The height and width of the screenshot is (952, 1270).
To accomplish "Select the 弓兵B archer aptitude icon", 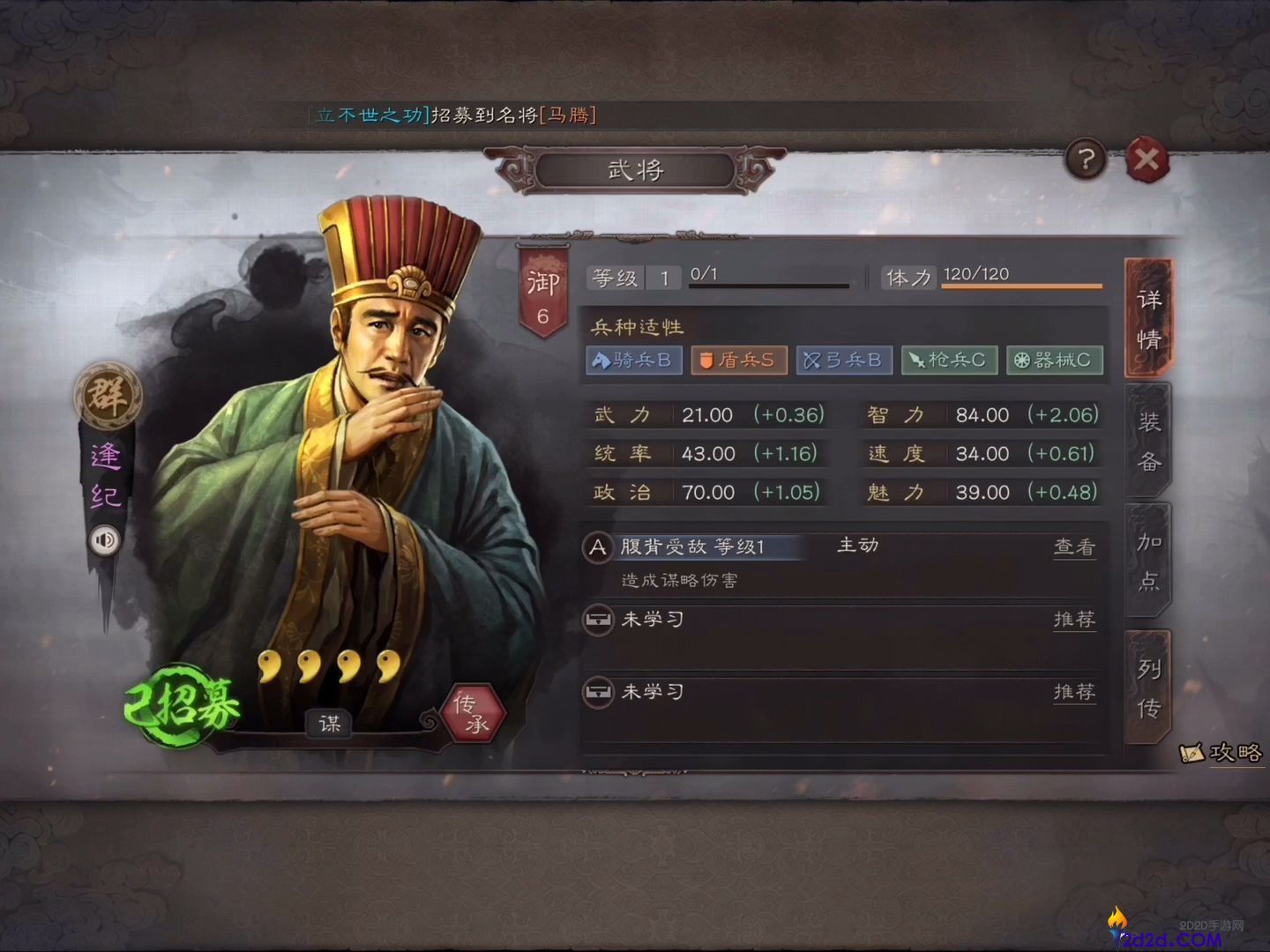I will [x=844, y=361].
